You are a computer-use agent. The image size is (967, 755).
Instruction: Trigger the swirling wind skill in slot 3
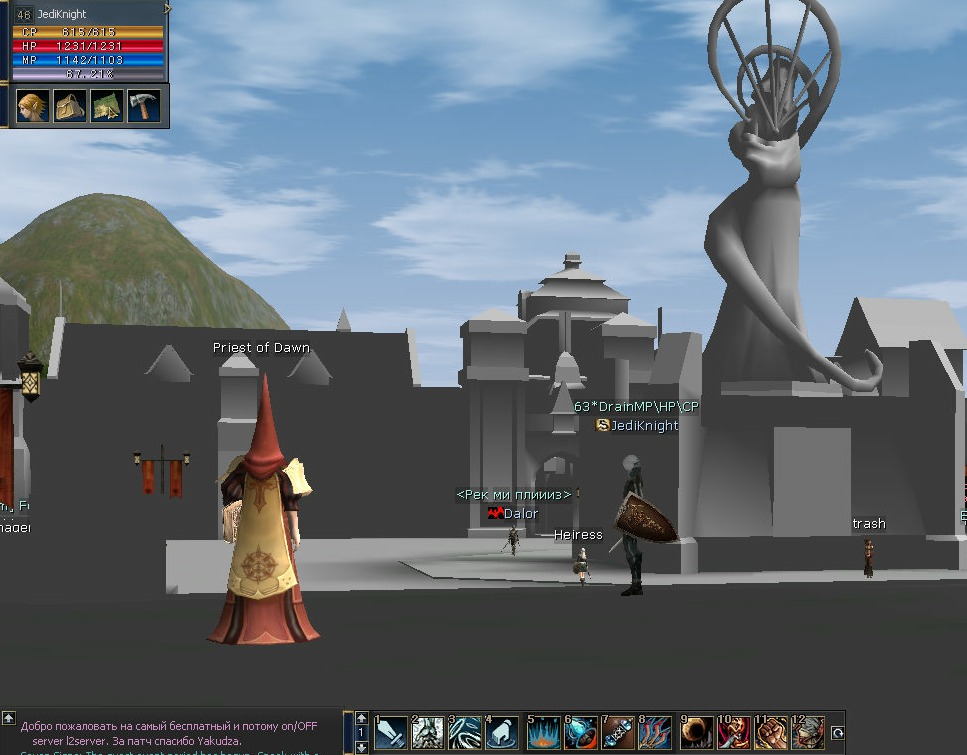pyautogui.click(x=465, y=733)
